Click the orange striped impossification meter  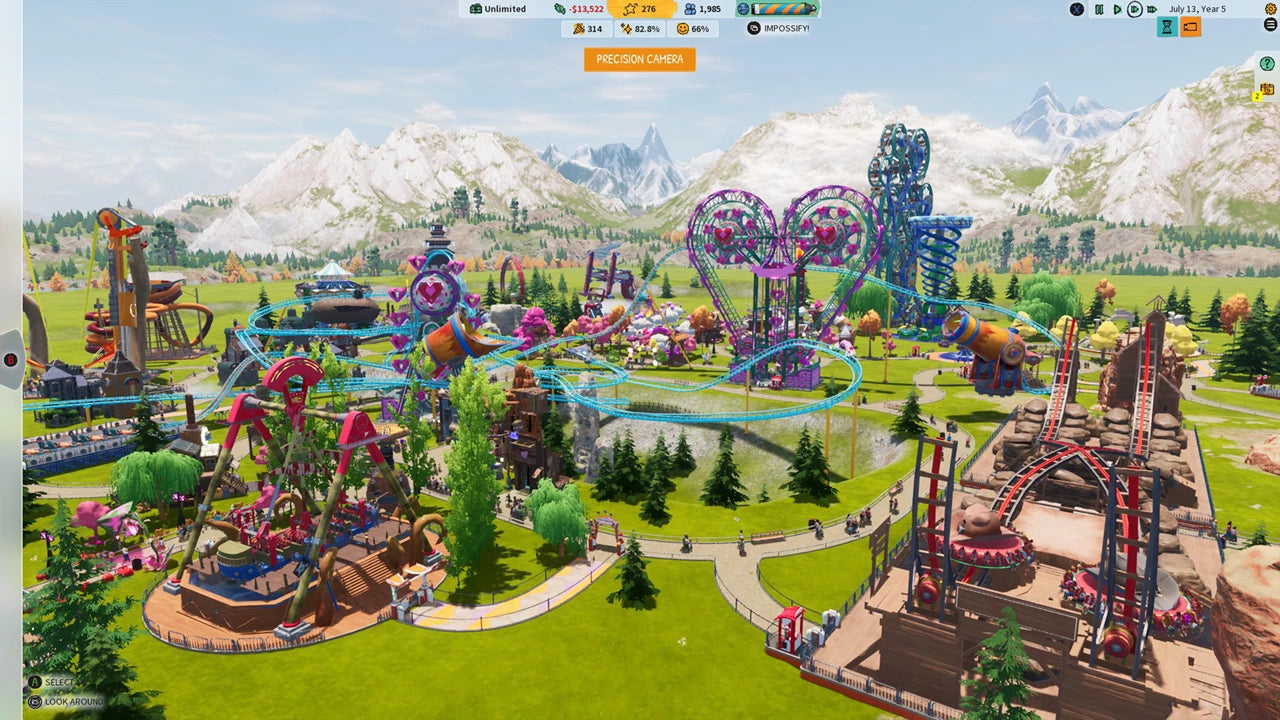point(781,9)
